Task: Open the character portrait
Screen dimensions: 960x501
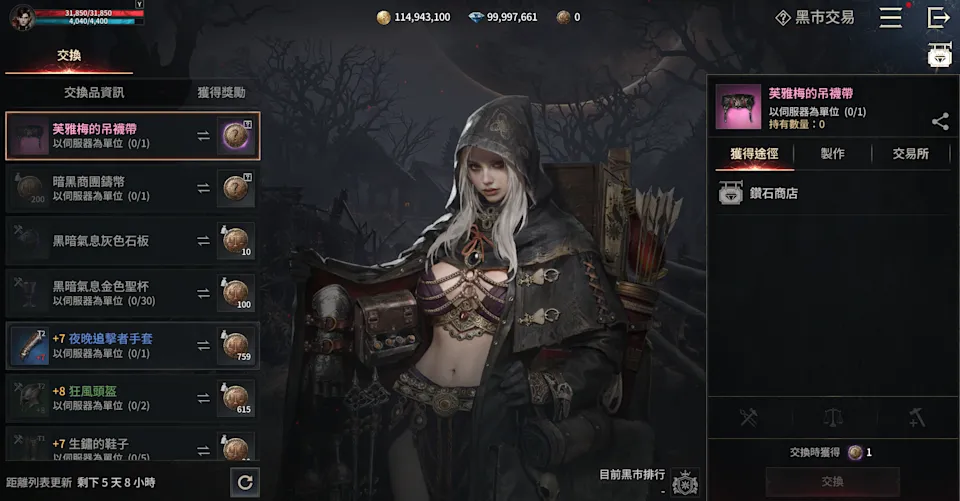Action: [22, 17]
